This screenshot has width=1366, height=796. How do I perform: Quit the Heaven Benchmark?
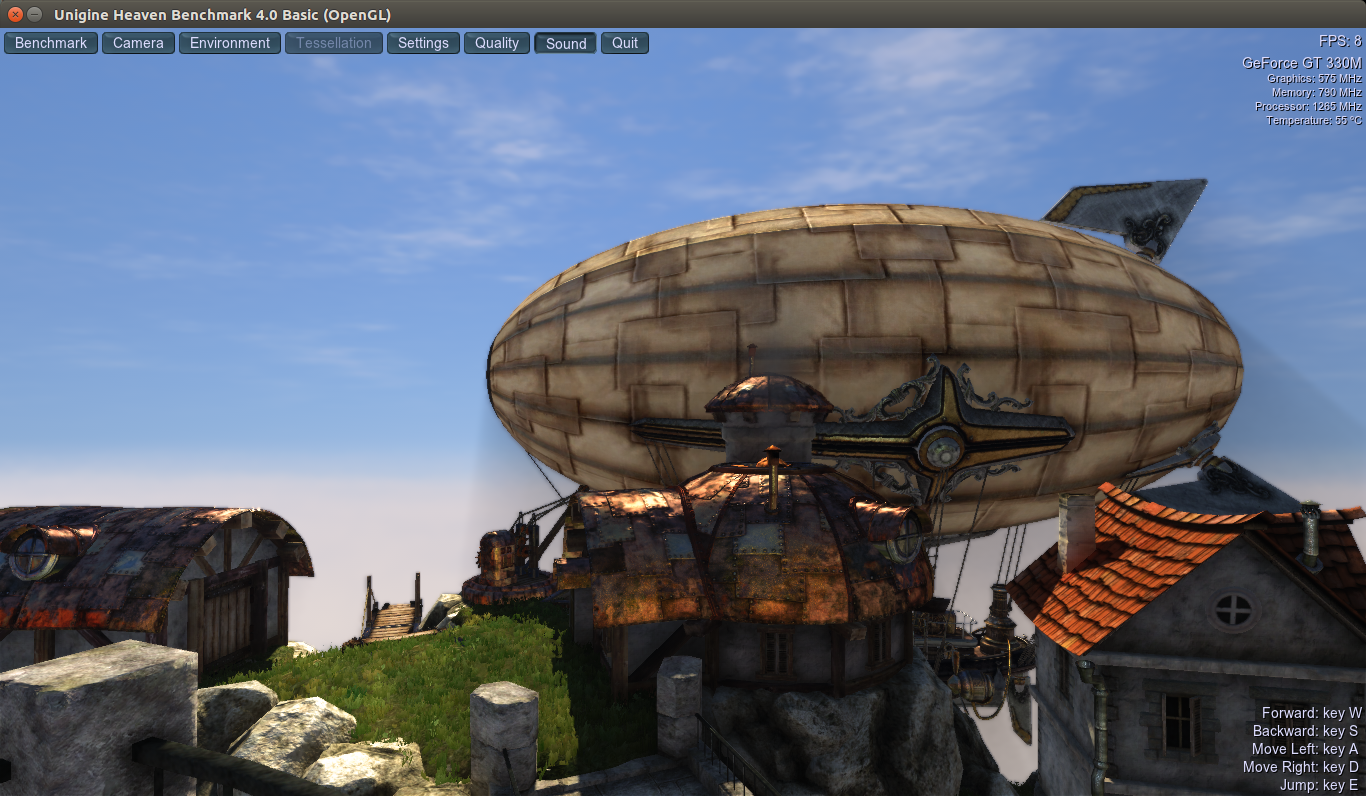coord(625,43)
